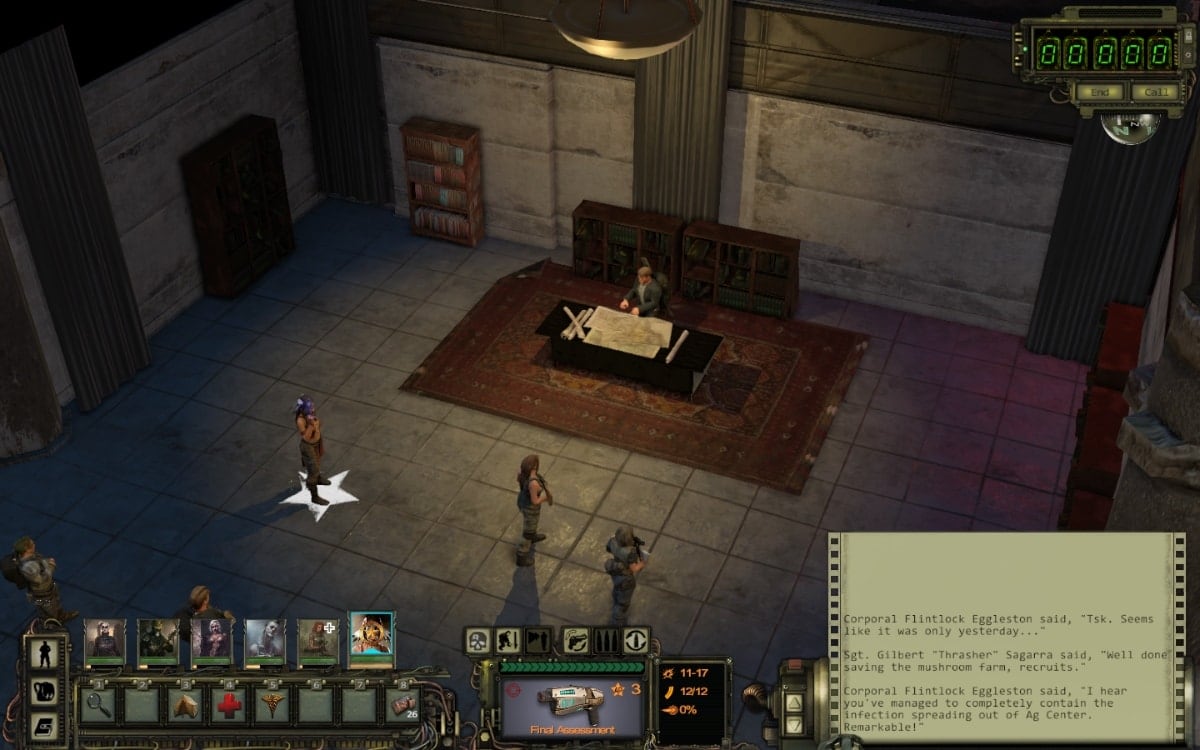Click the skull headshot action icon

point(479,641)
